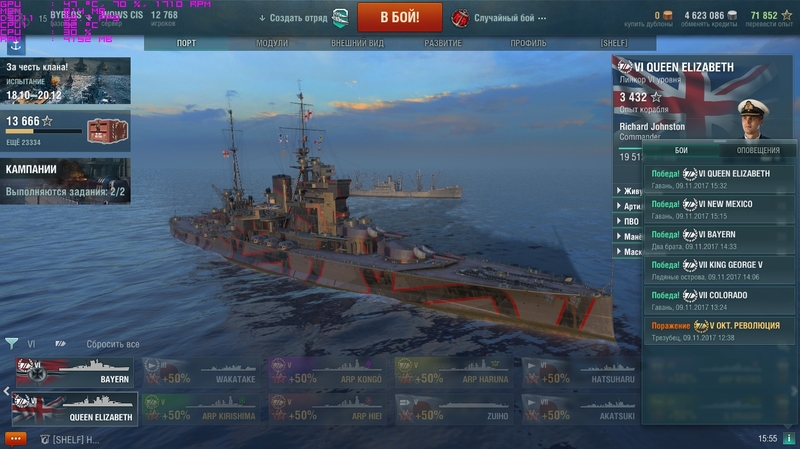Open the ВНЕШНИЙ ВИД tab

[358, 44]
